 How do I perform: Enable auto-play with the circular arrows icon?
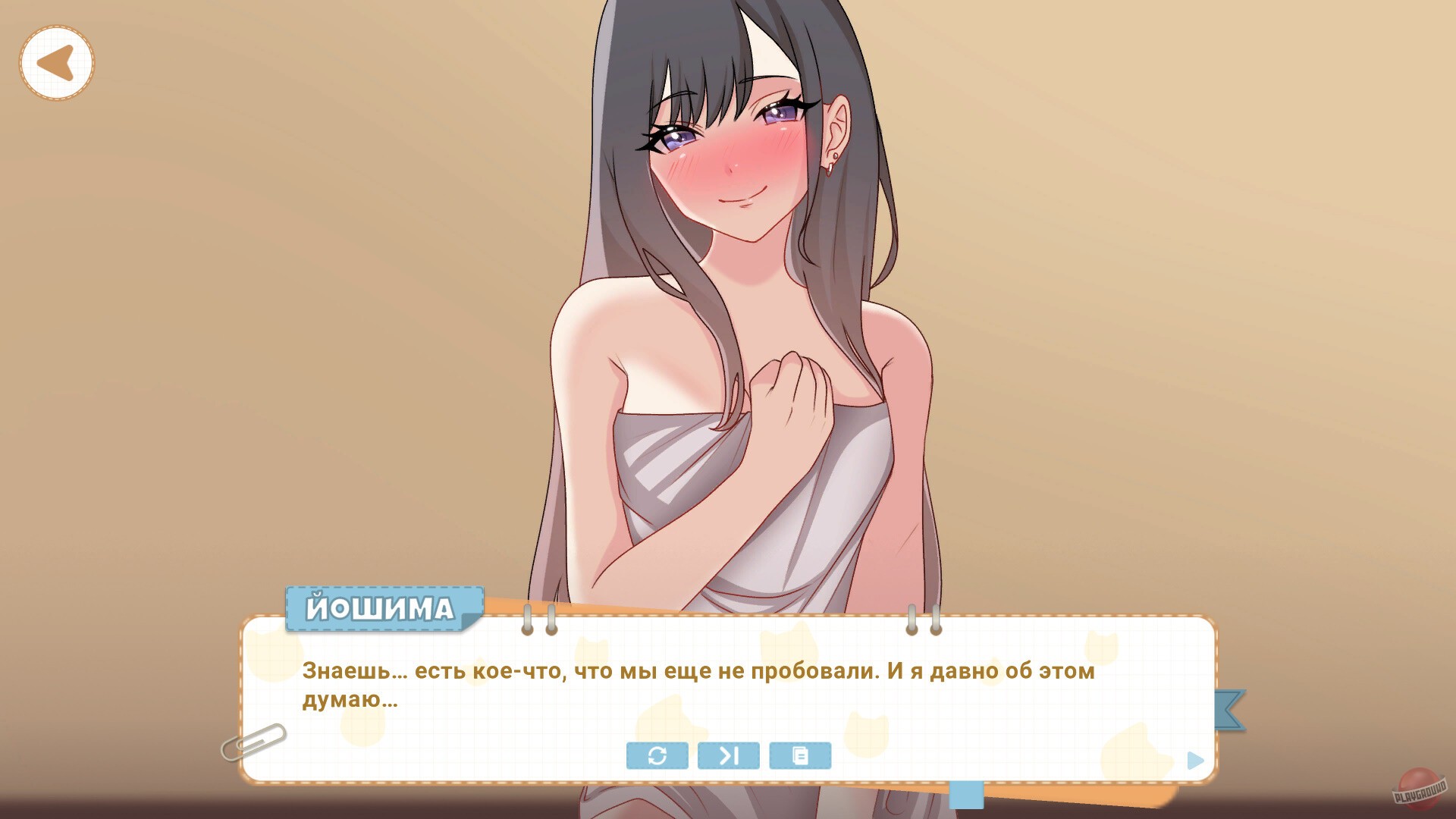point(657,755)
